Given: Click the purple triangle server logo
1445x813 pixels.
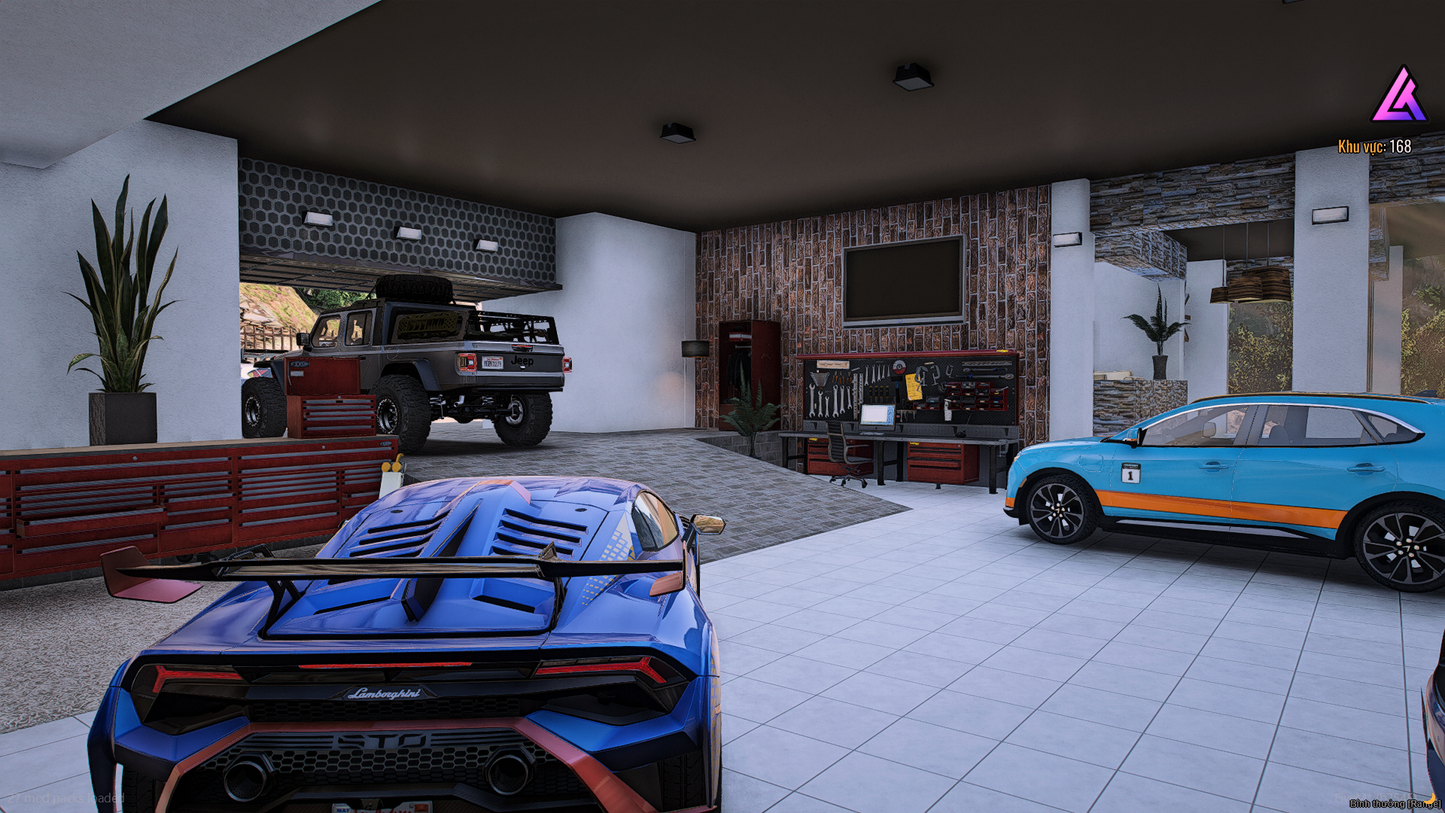Looking at the screenshot, I should 1398,97.
